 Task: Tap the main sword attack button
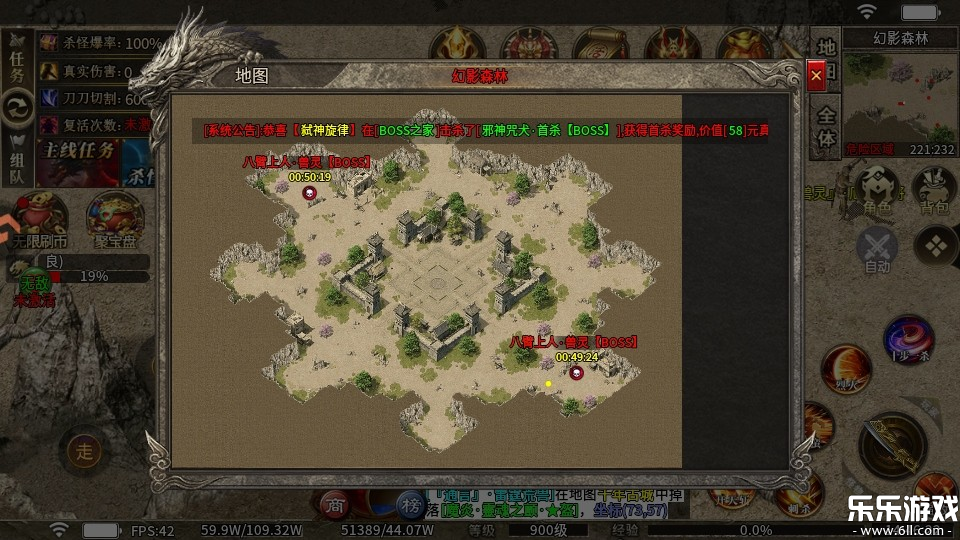pos(892,443)
